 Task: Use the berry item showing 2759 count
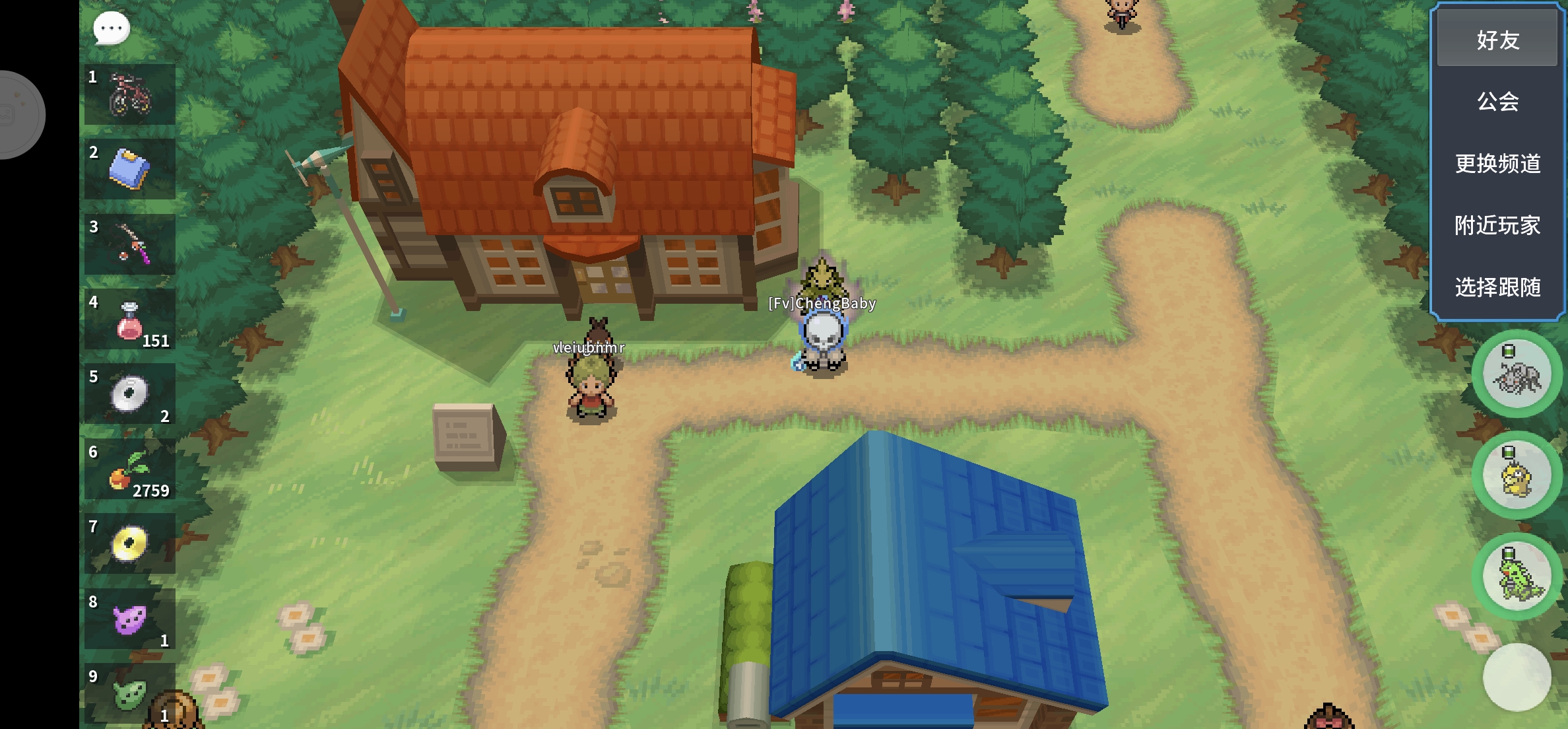[129, 469]
